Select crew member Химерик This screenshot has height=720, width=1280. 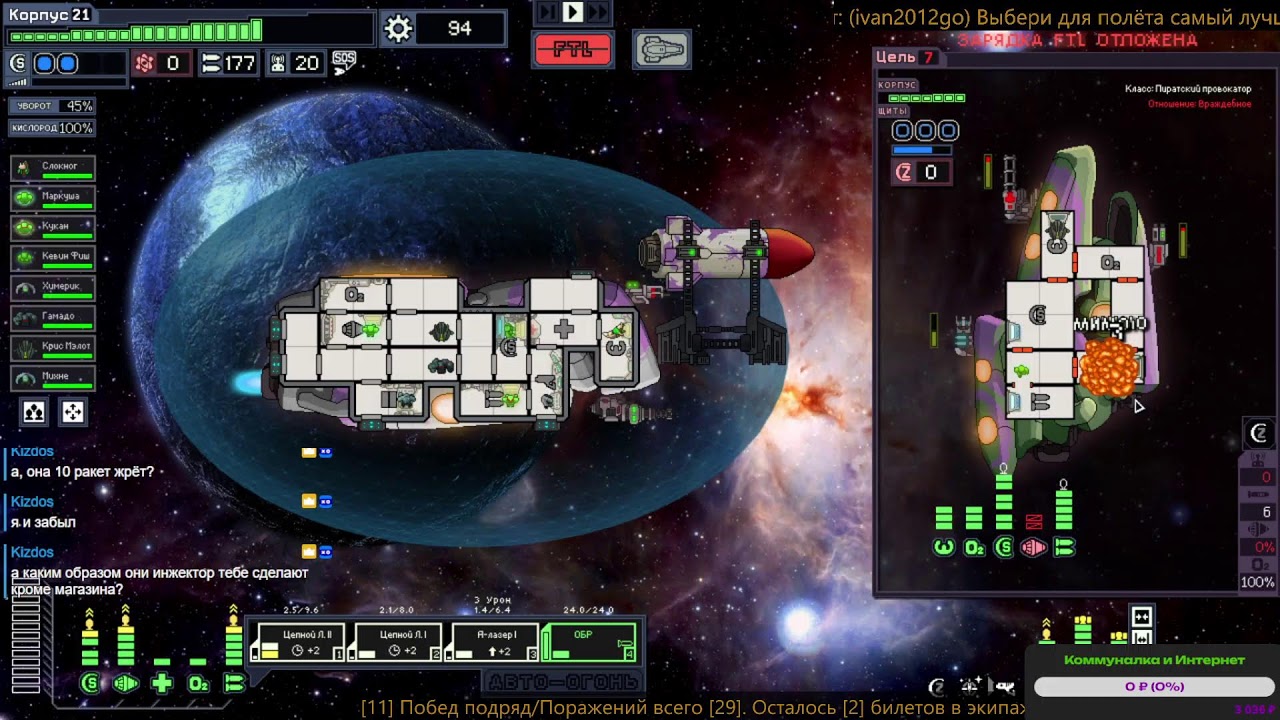tap(53, 288)
